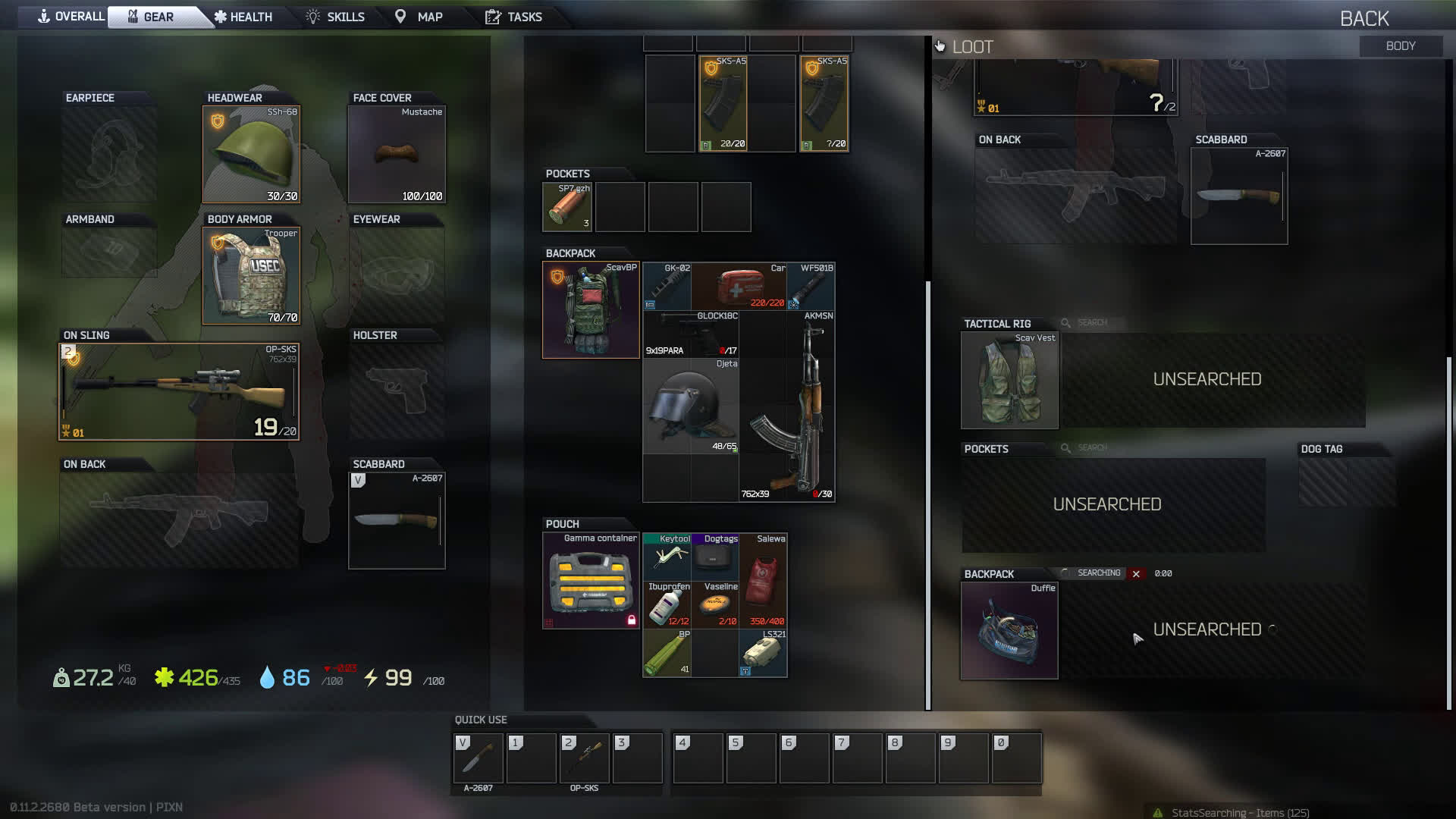Click the BACK button
Image resolution: width=1456 pixels, height=819 pixels.
[1363, 18]
